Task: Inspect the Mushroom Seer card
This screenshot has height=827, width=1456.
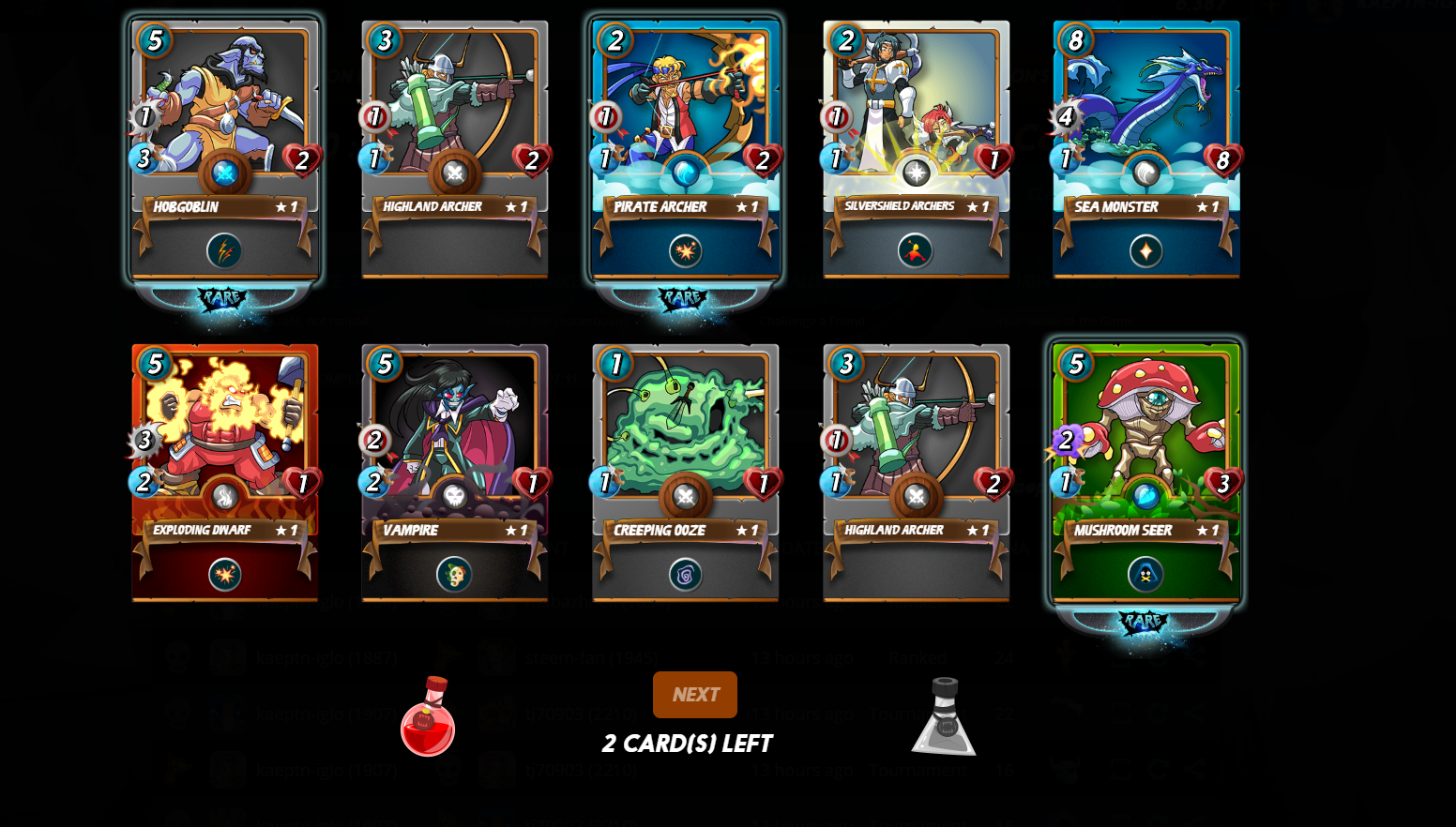Action: [1145, 474]
